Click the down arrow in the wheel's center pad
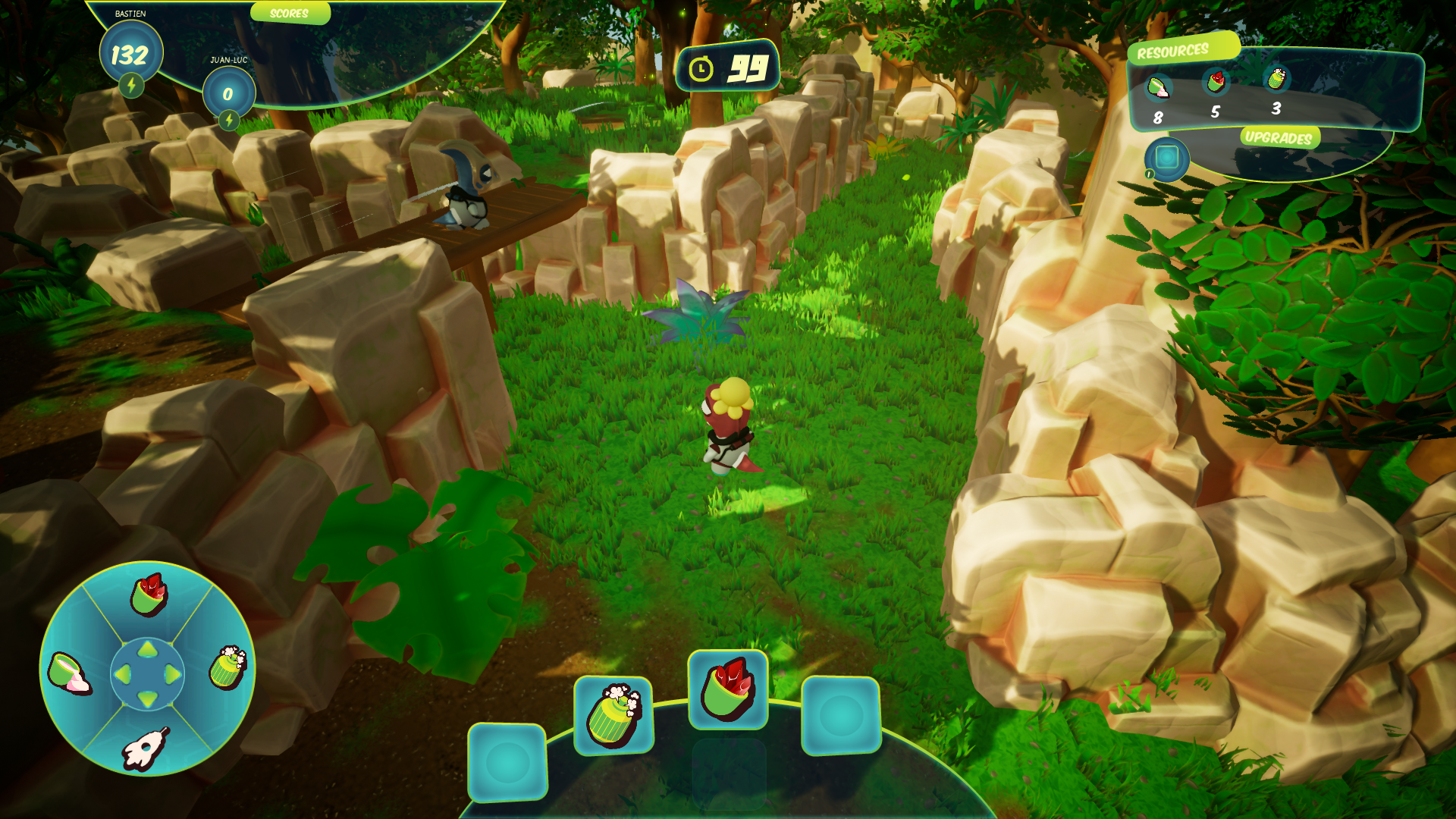 148,698
